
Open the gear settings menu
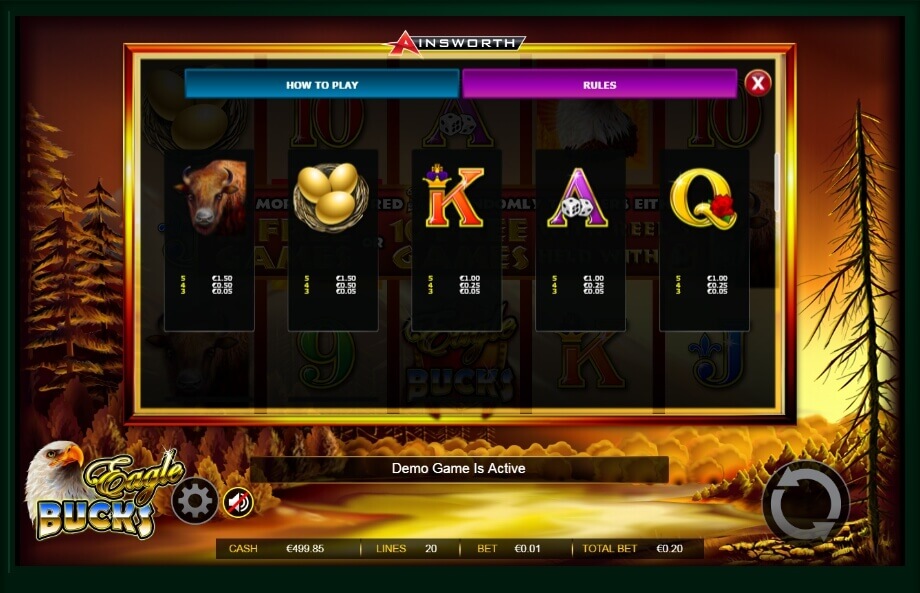click(194, 501)
